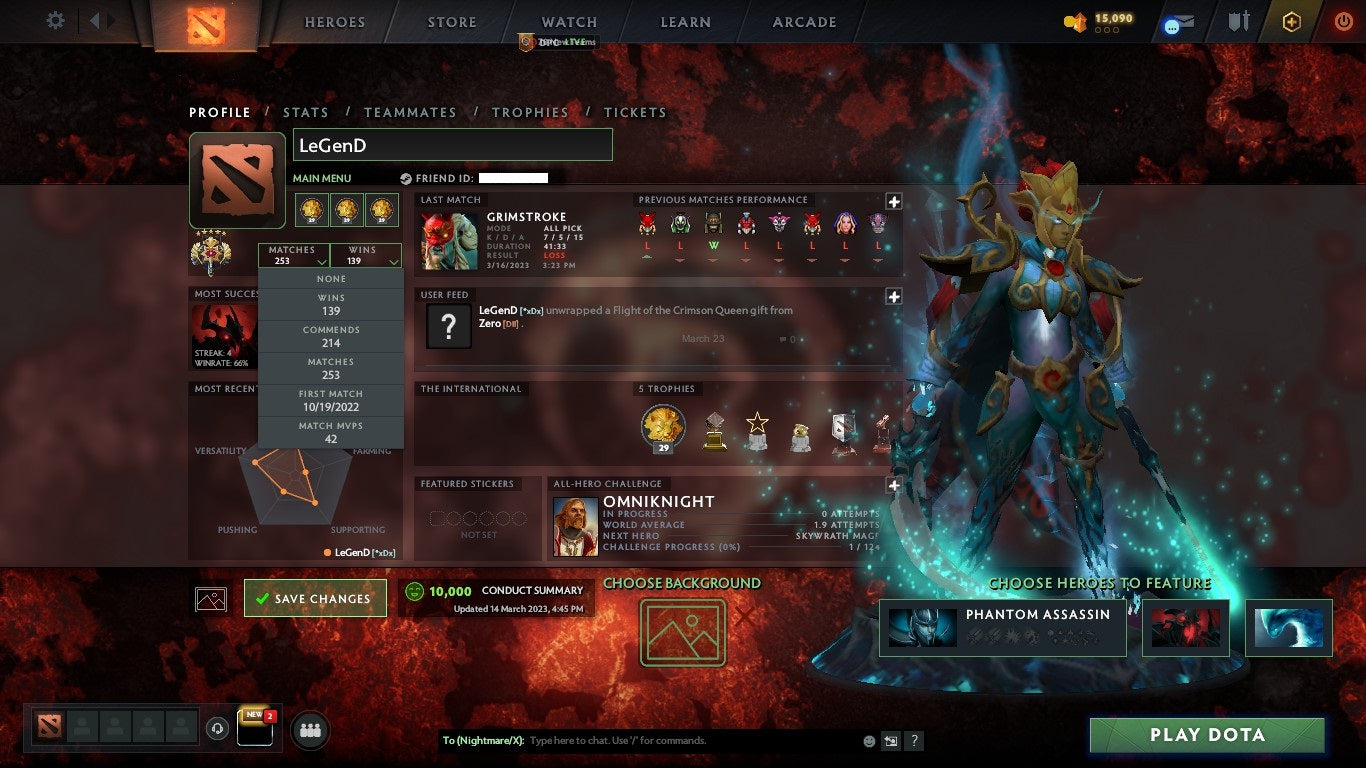This screenshot has height=768, width=1366.
Task: Click the SAVE CHANGES button
Action: (315, 598)
